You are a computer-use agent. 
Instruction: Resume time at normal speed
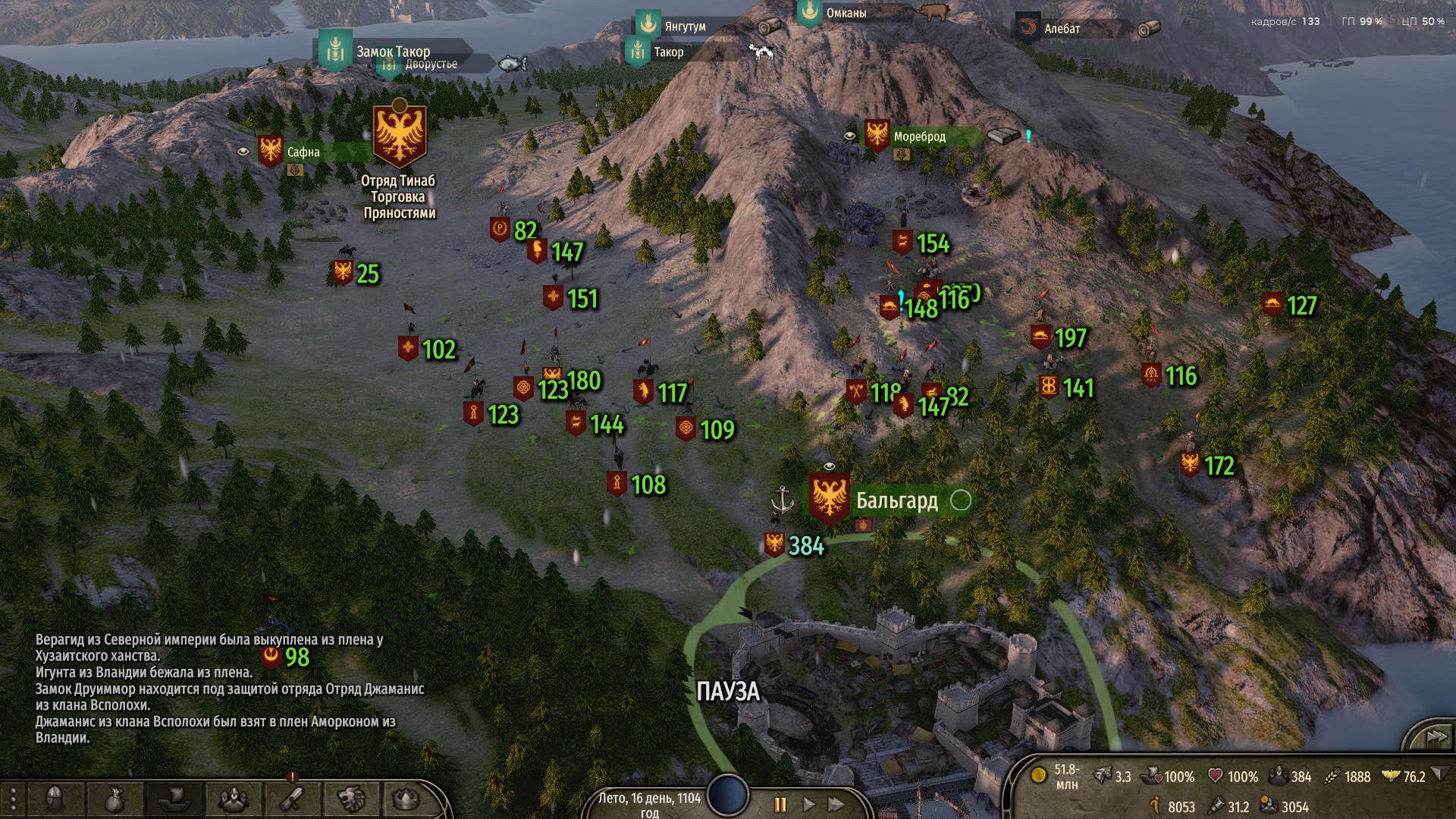[808, 805]
